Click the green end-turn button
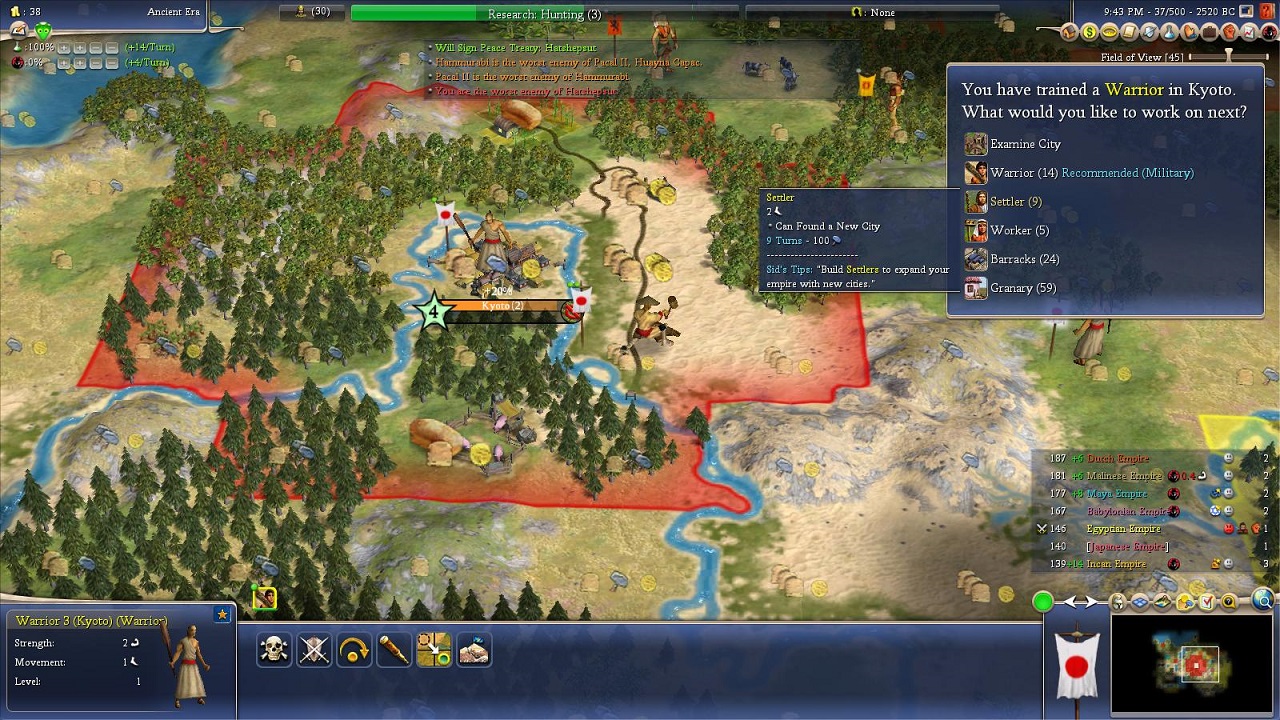Viewport: 1280px width, 720px height. [x=1043, y=601]
